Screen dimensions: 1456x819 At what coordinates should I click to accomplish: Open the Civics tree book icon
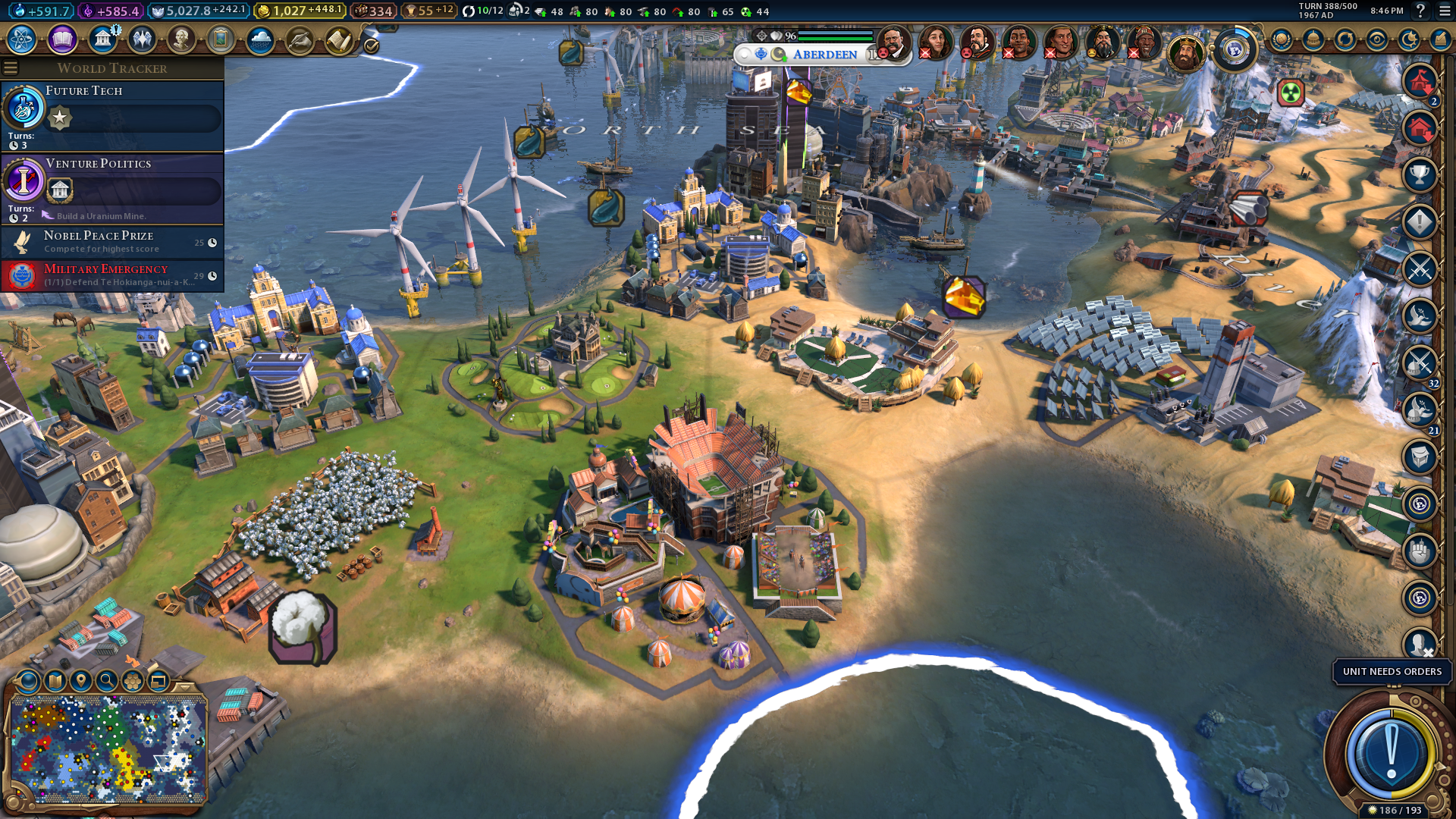pos(62,39)
